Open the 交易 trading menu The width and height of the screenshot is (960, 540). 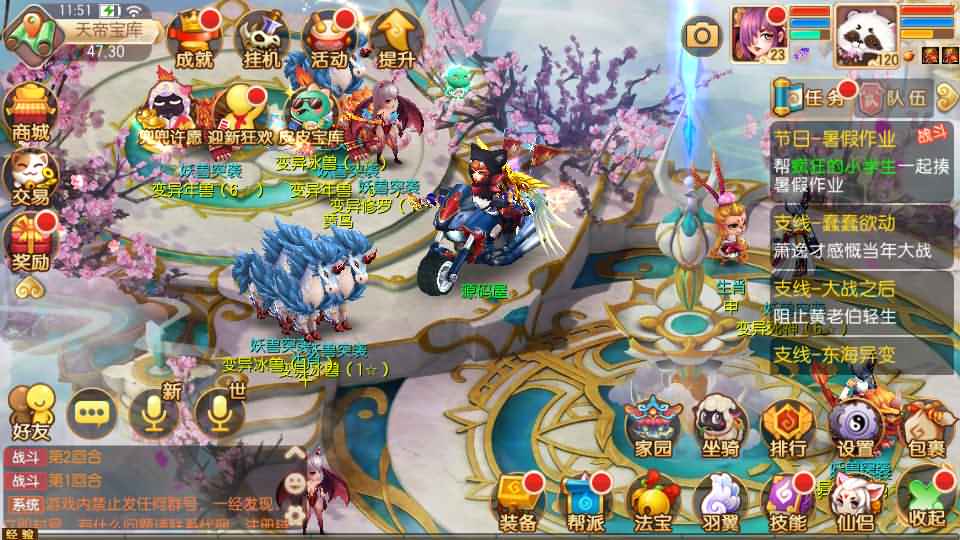(30, 178)
